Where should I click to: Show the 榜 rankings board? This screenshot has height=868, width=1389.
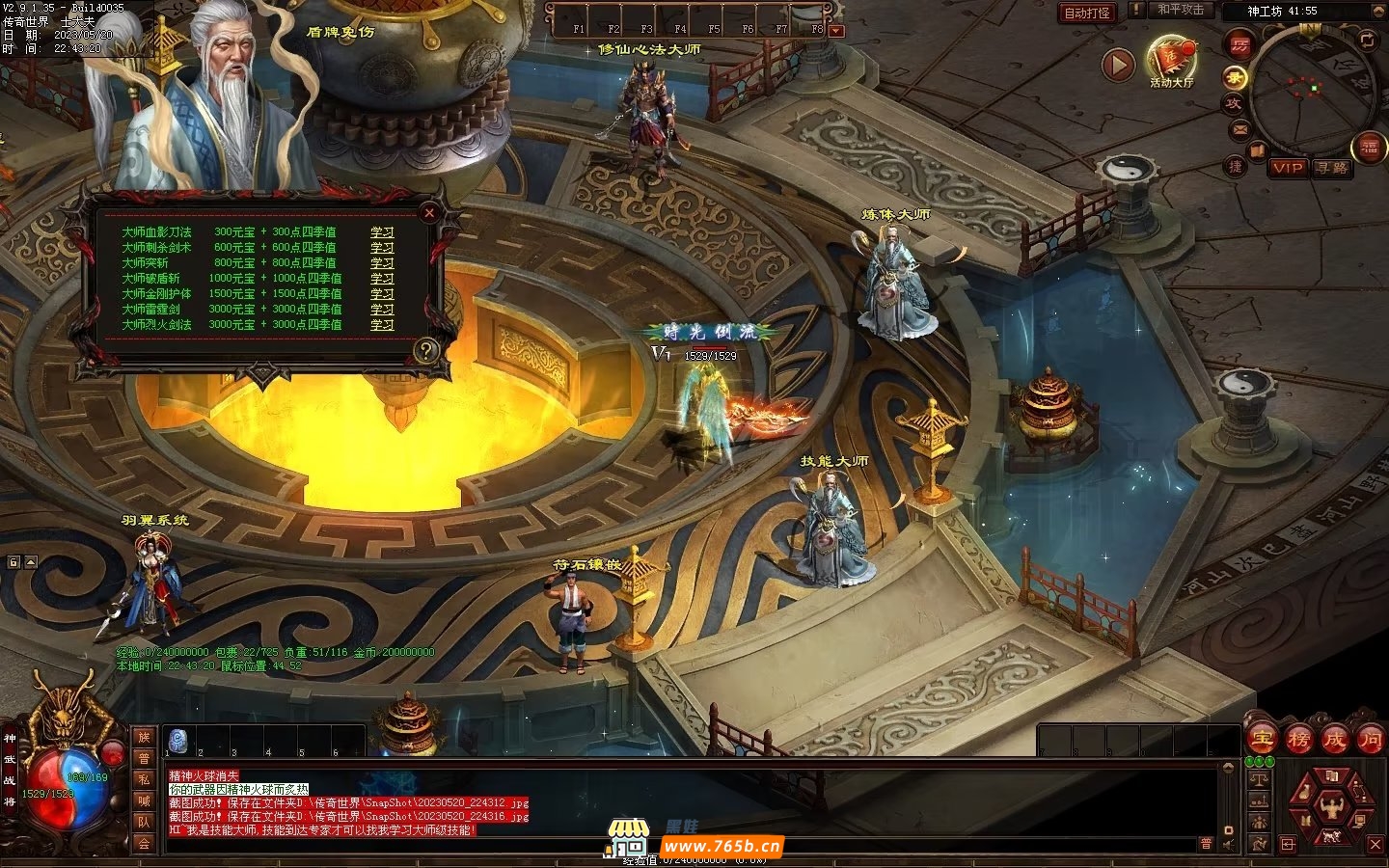(x=1298, y=740)
